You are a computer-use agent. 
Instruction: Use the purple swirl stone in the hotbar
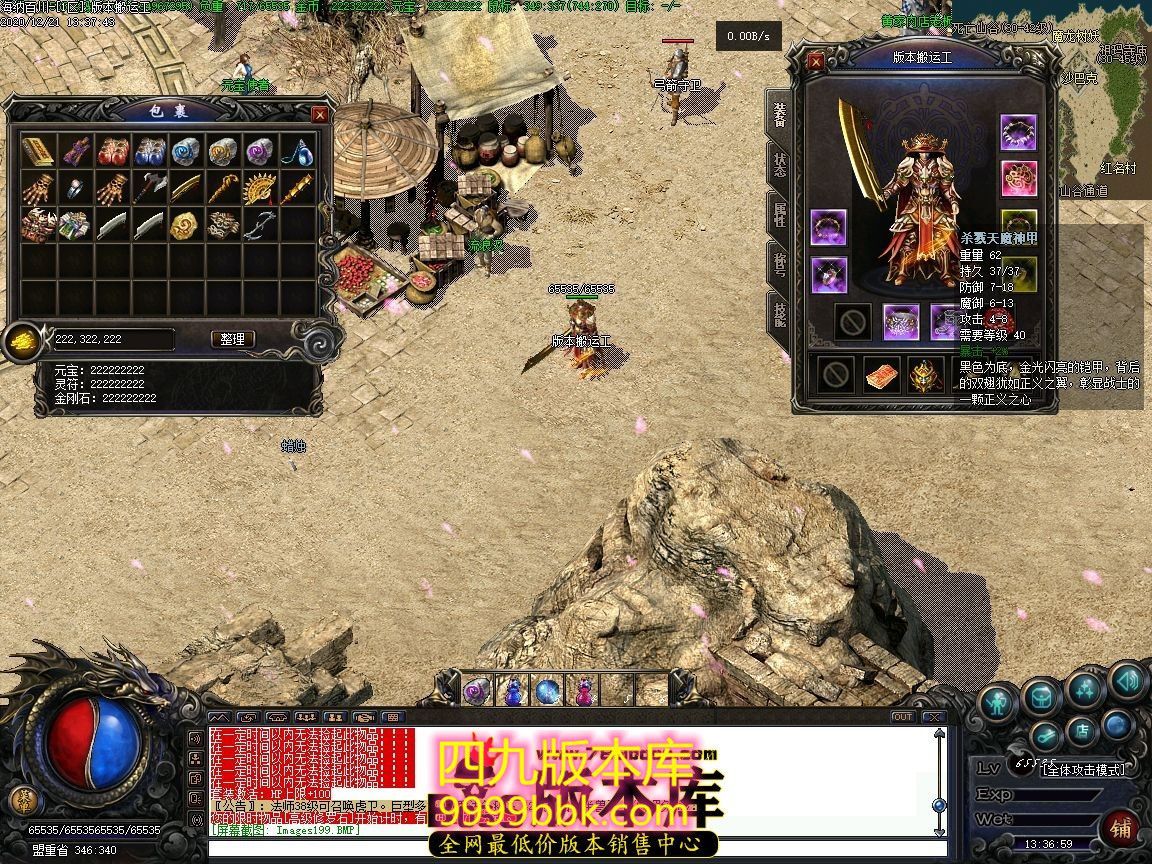click(475, 690)
